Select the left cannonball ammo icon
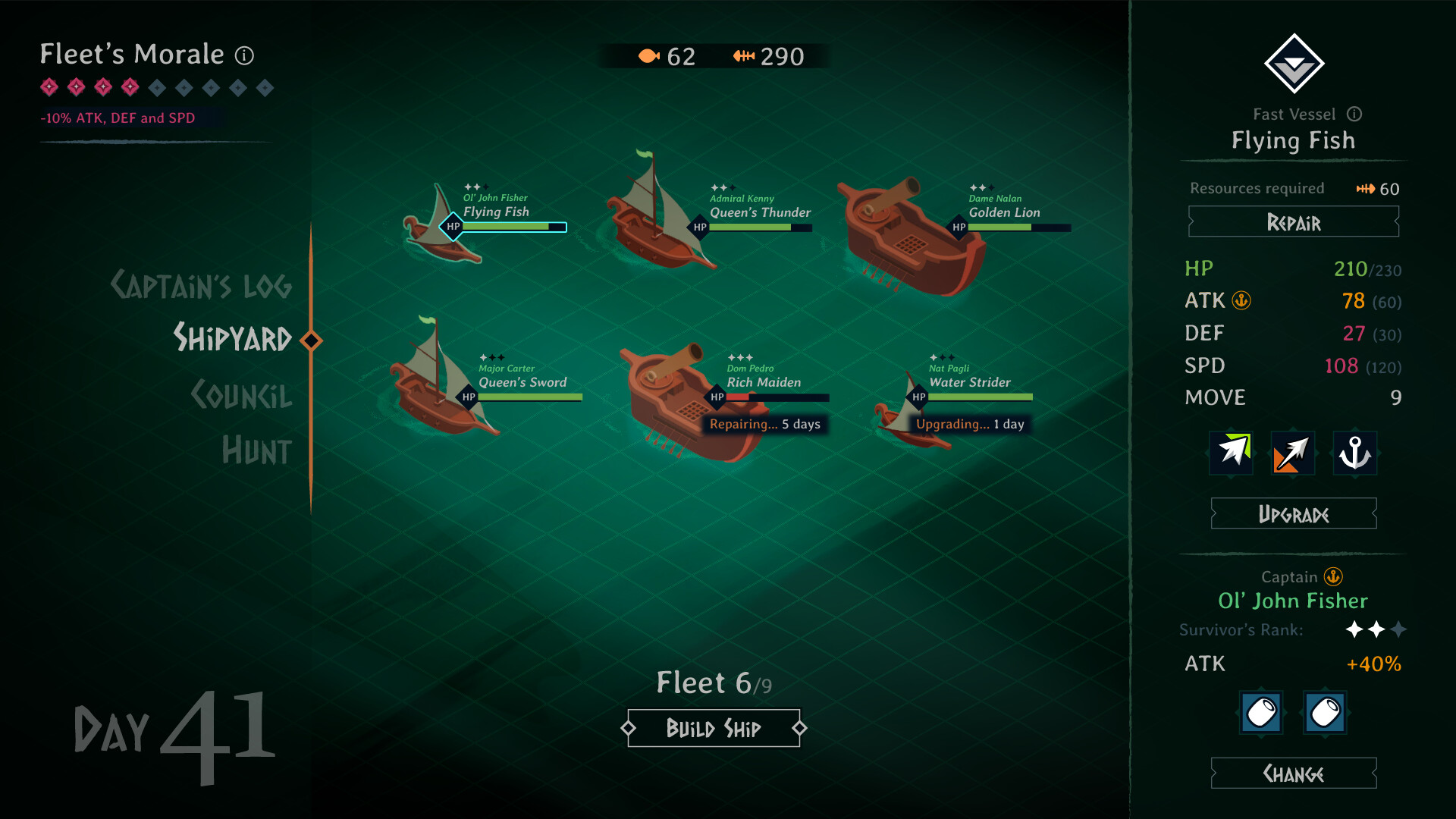This screenshot has height=819, width=1456. pos(1261,712)
